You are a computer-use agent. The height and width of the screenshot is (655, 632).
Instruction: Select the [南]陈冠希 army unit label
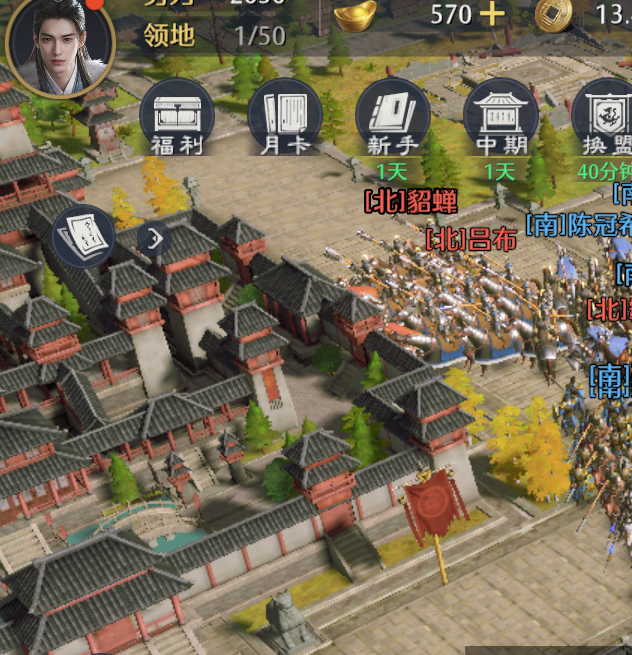[x=579, y=224]
